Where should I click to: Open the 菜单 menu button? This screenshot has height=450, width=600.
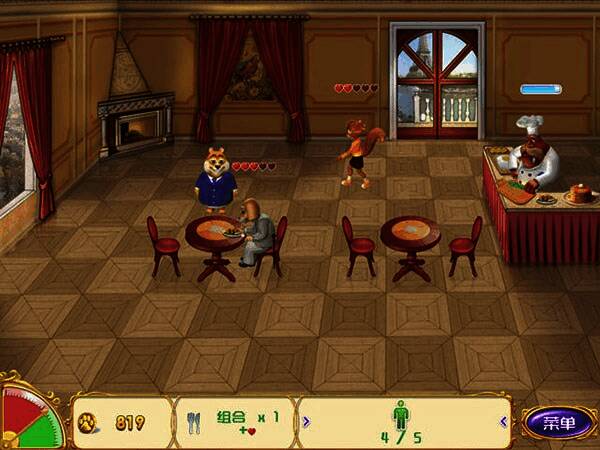[x=558, y=422]
